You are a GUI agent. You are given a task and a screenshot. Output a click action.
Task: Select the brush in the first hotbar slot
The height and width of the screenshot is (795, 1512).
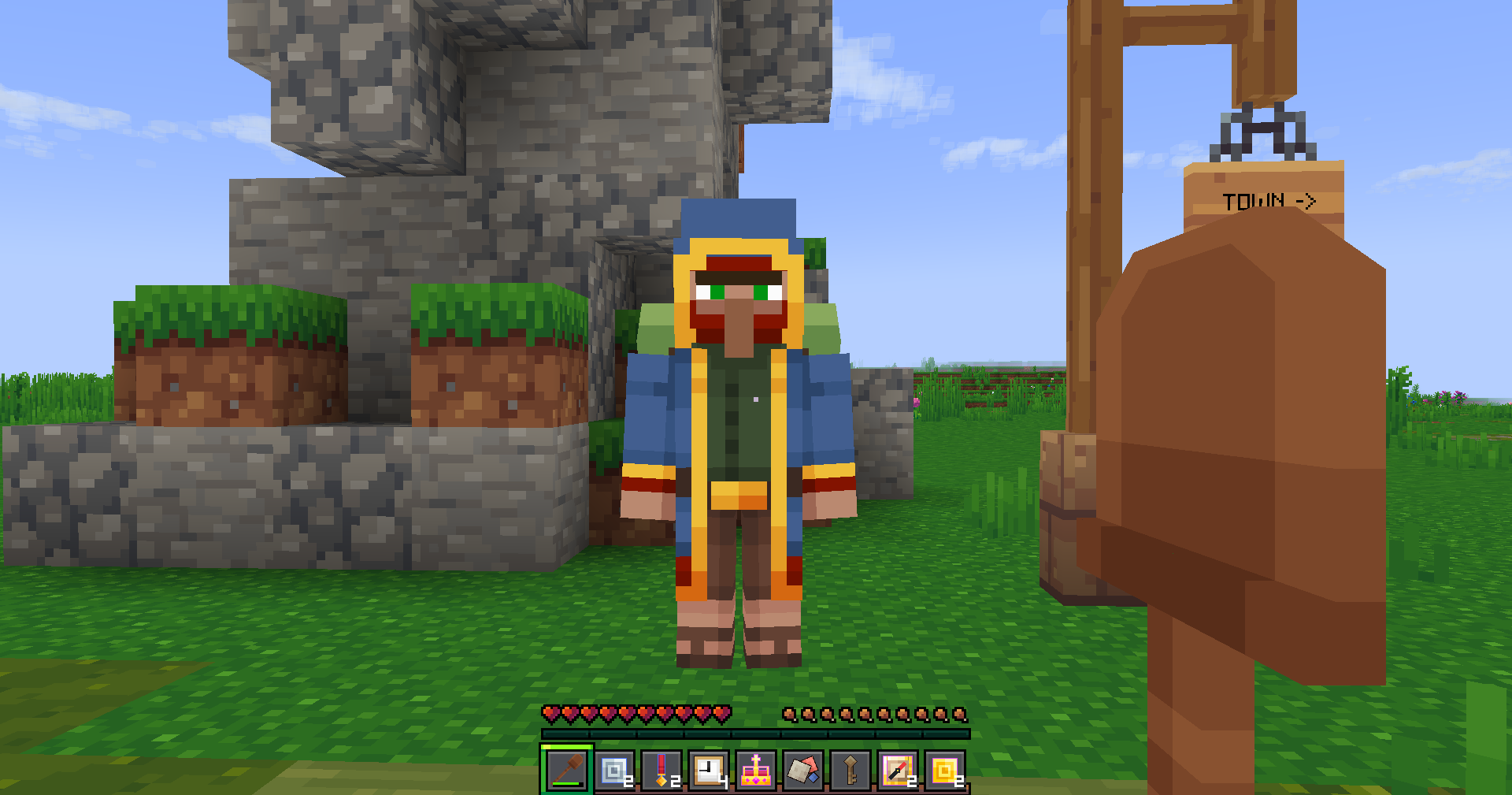pyautogui.click(x=567, y=772)
